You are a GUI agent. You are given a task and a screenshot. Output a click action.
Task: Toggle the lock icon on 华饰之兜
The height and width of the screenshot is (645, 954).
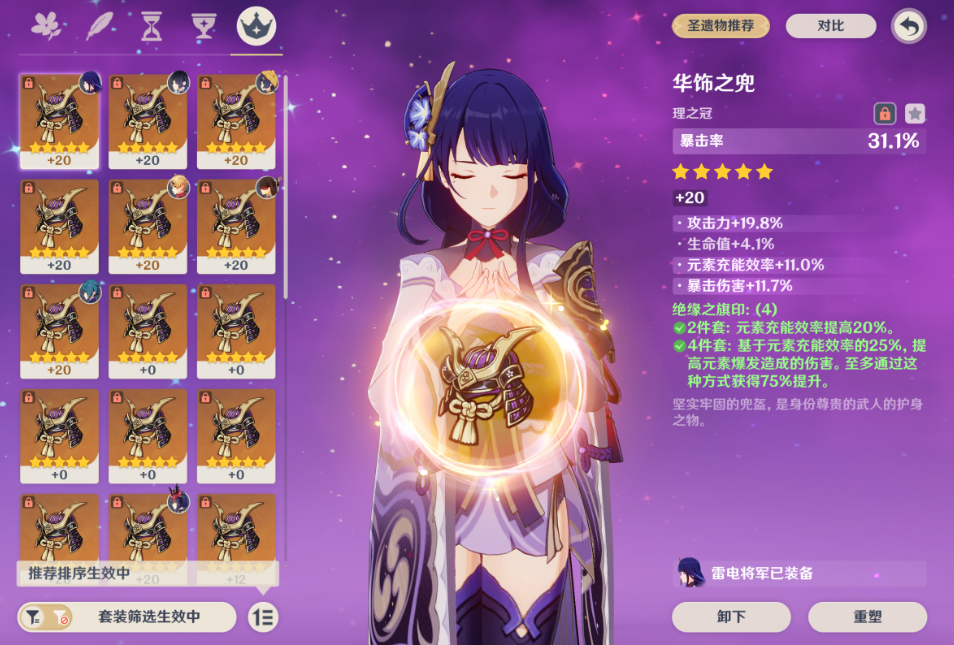pyautogui.click(x=884, y=113)
